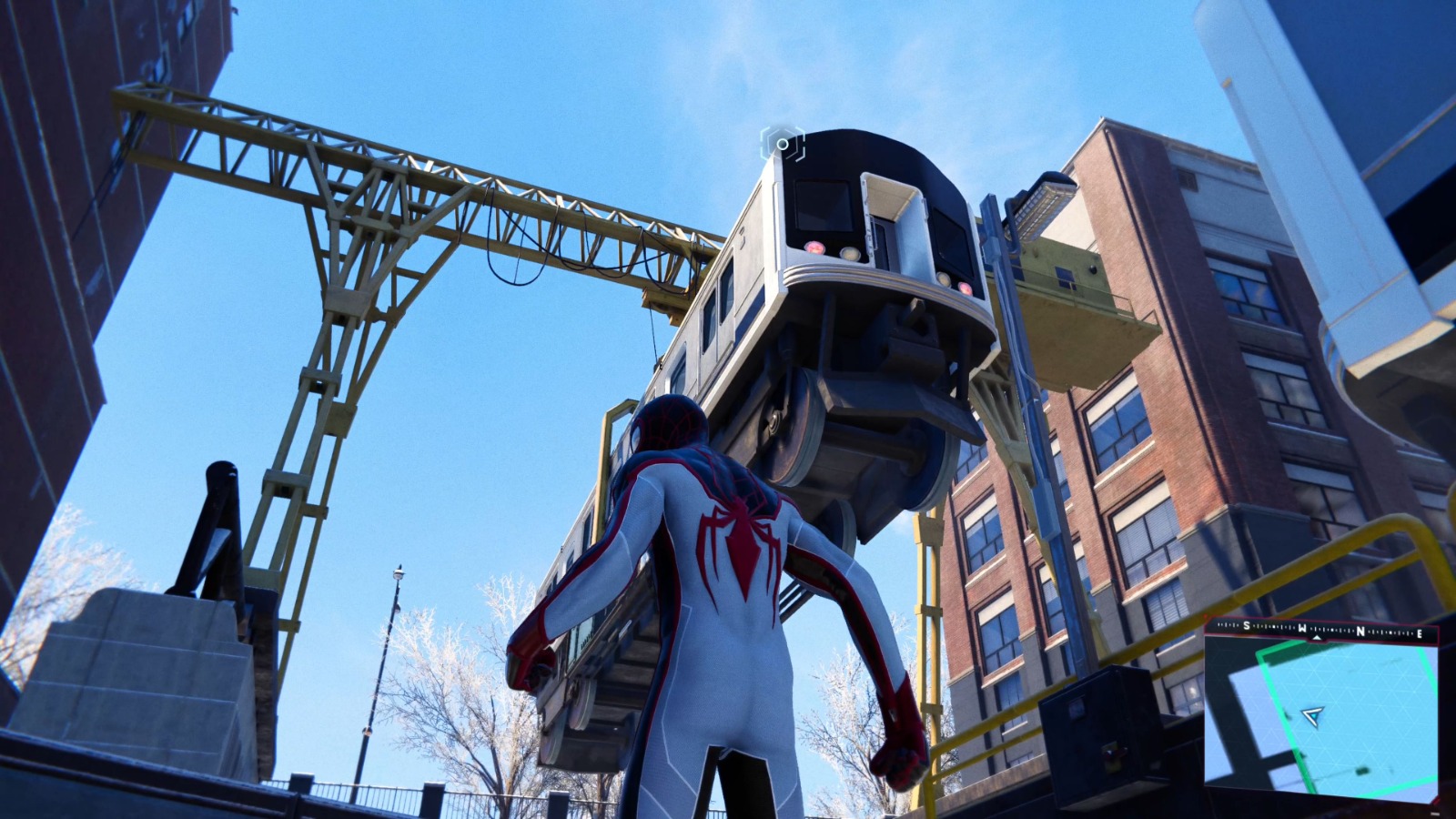This screenshot has height=819, width=1456.
Task: Click the N compass letter above the minimap
Action: point(1360,632)
